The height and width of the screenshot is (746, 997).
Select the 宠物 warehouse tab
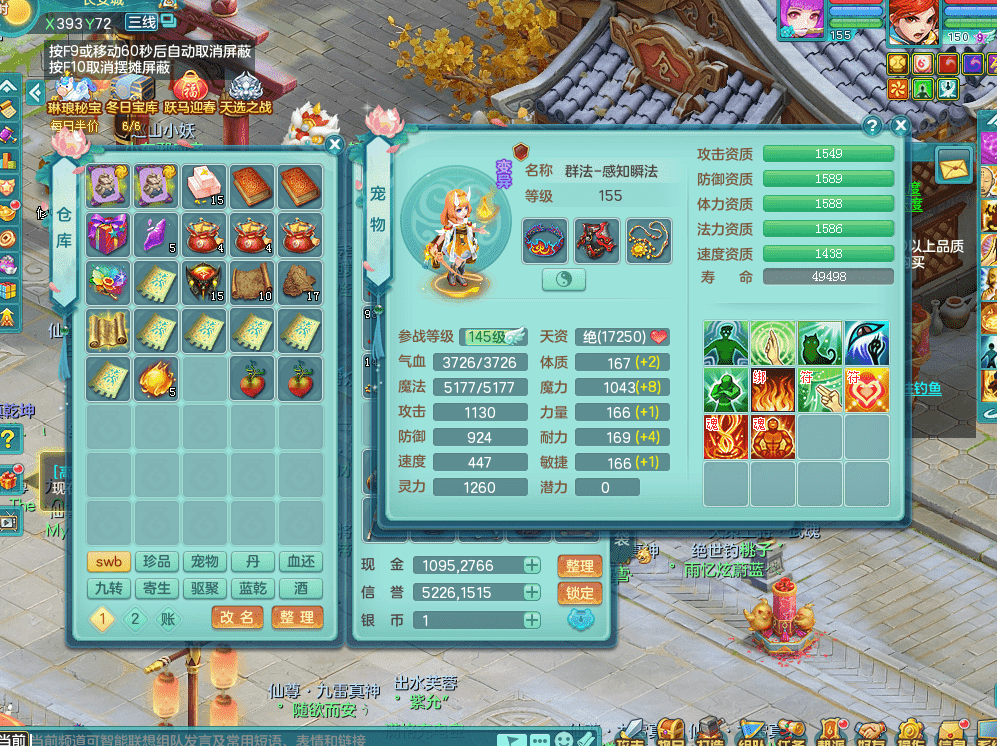point(204,562)
